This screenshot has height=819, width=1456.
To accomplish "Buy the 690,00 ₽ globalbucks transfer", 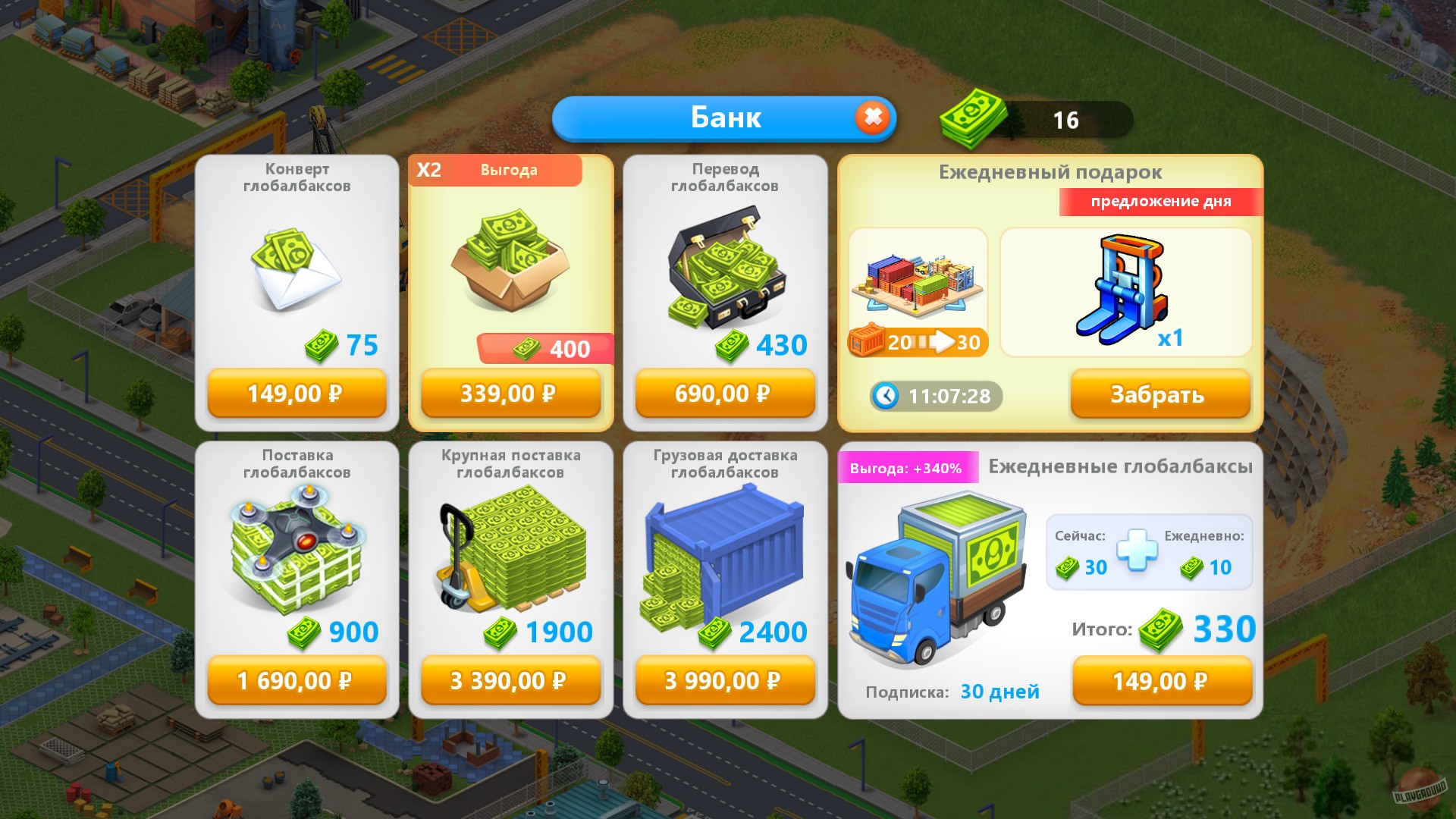I will click(724, 394).
